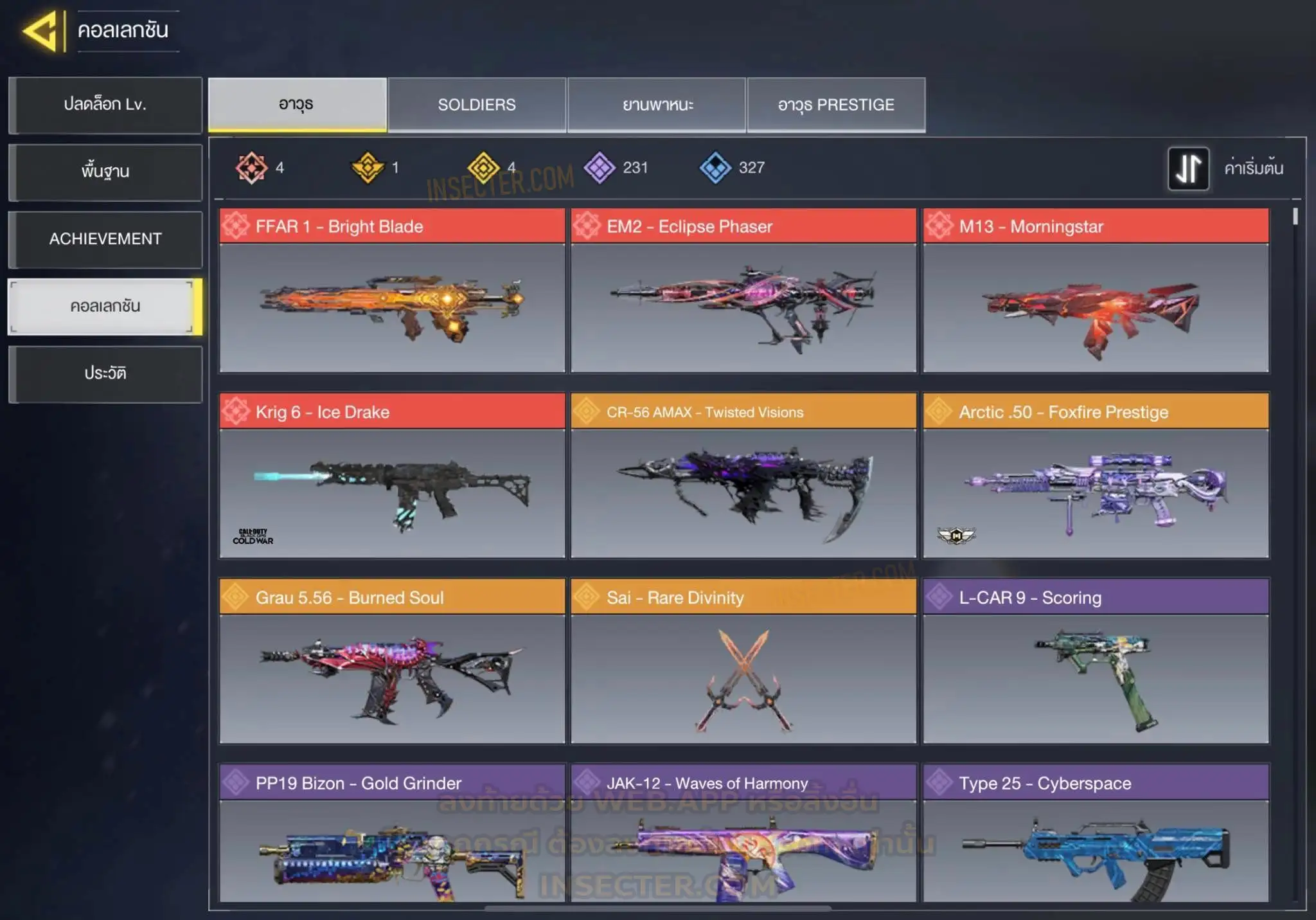
Task: Select the Krig 6 – Ice Drake card
Action: point(392,476)
